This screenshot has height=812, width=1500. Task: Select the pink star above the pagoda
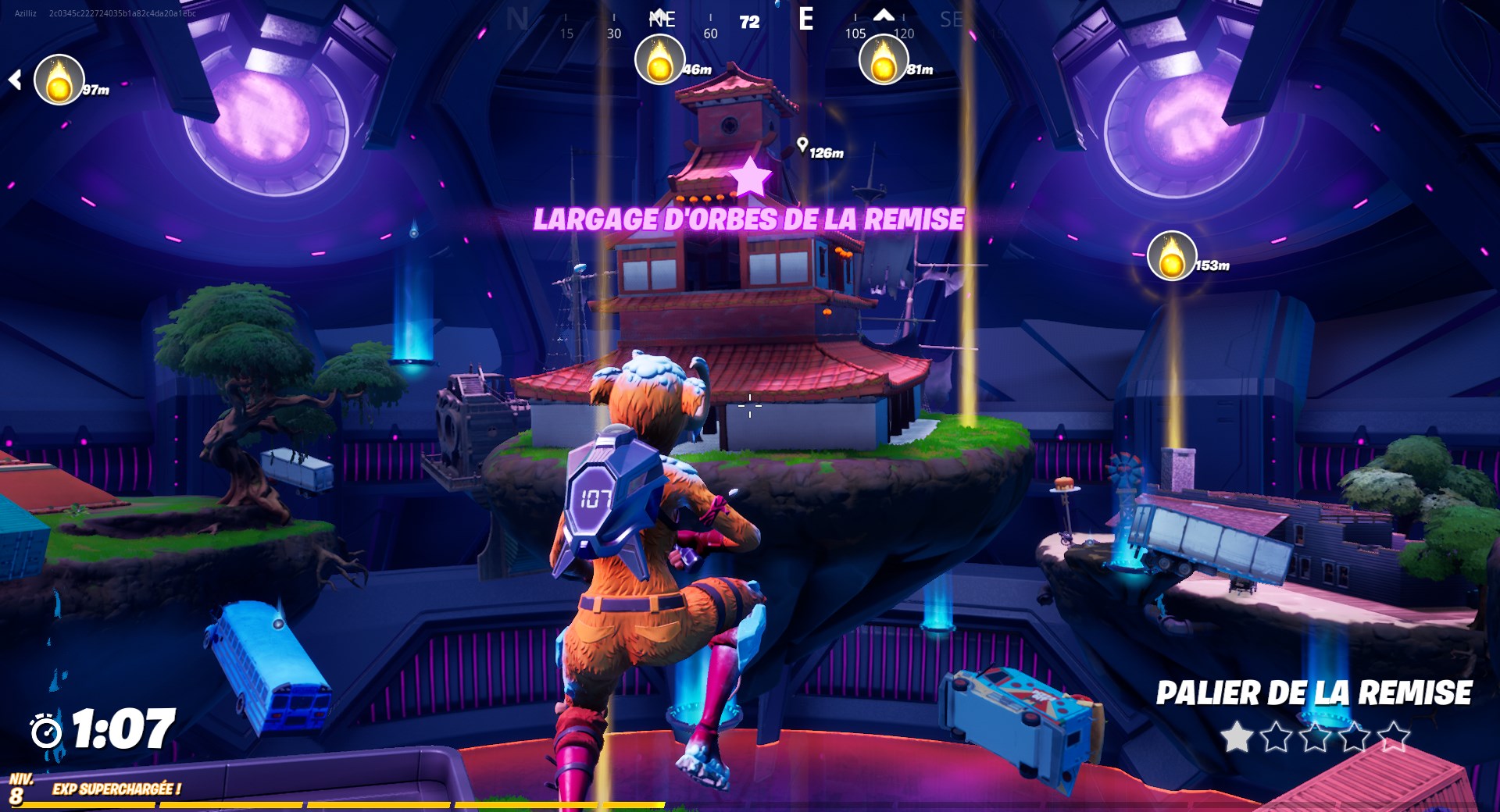tap(751, 177)
